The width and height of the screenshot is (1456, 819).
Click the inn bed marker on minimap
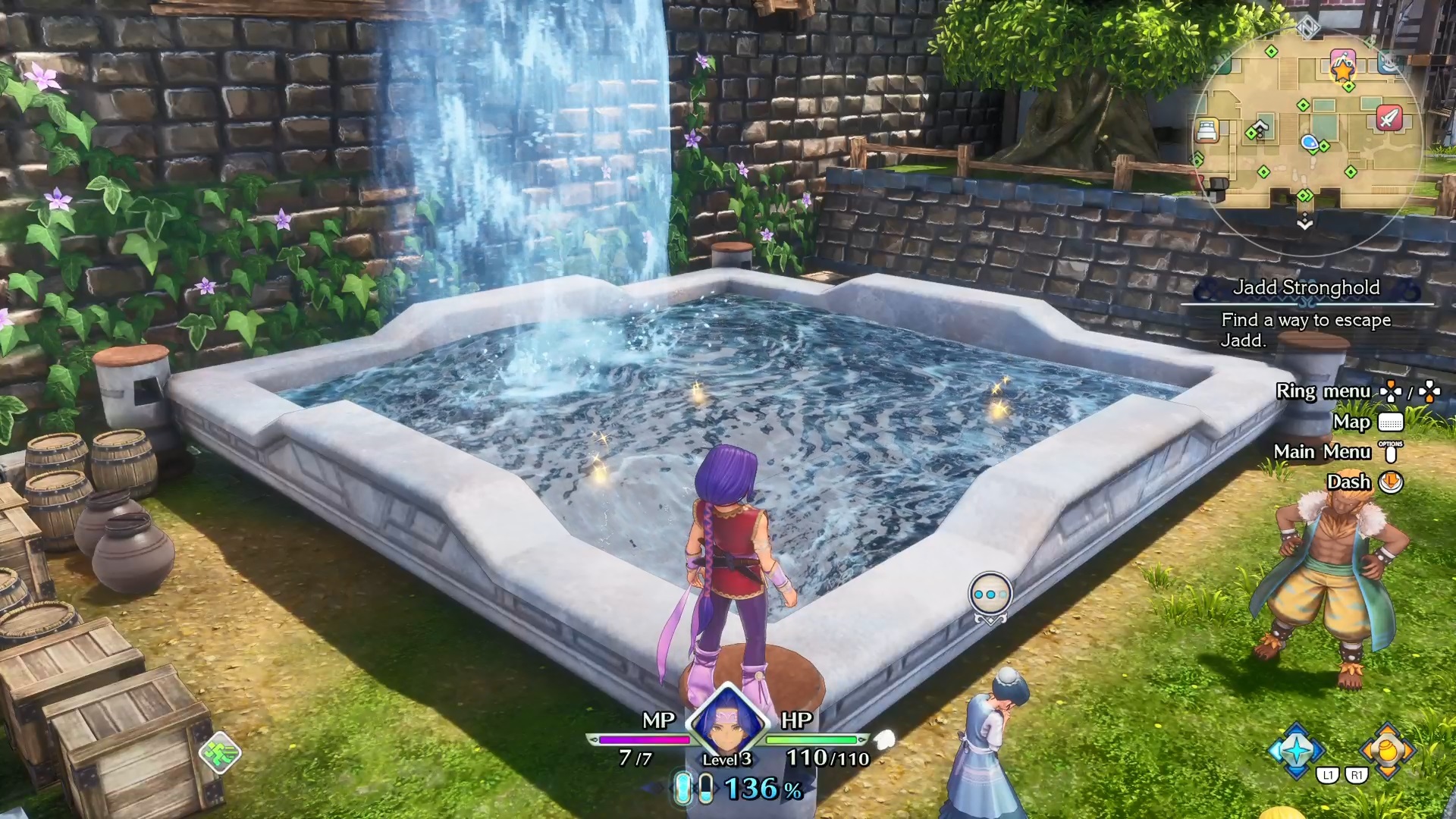coord(1207,130)
